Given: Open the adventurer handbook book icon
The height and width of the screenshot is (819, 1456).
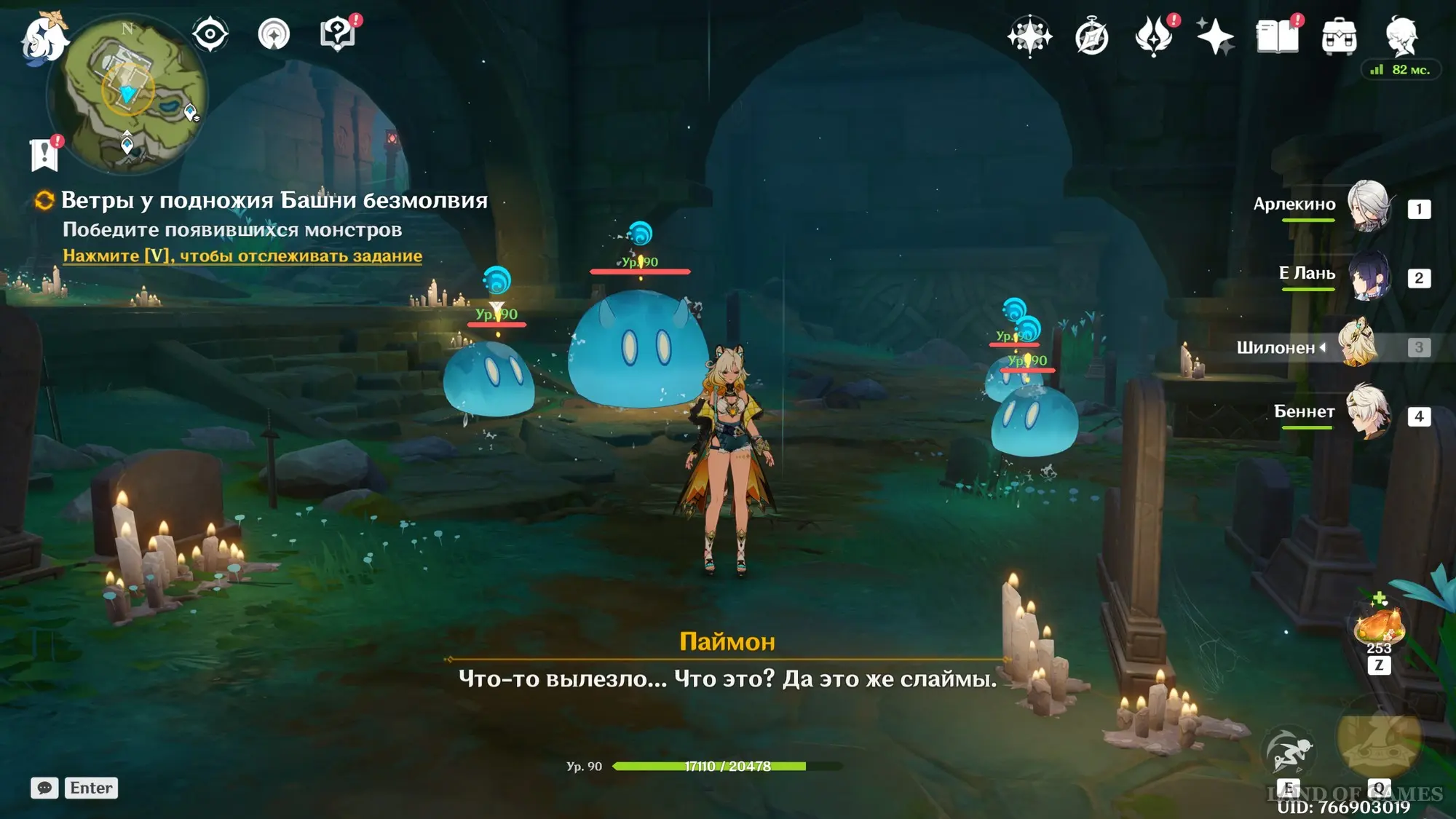Looking at the screenshot, I should (x=1277, y=36).
